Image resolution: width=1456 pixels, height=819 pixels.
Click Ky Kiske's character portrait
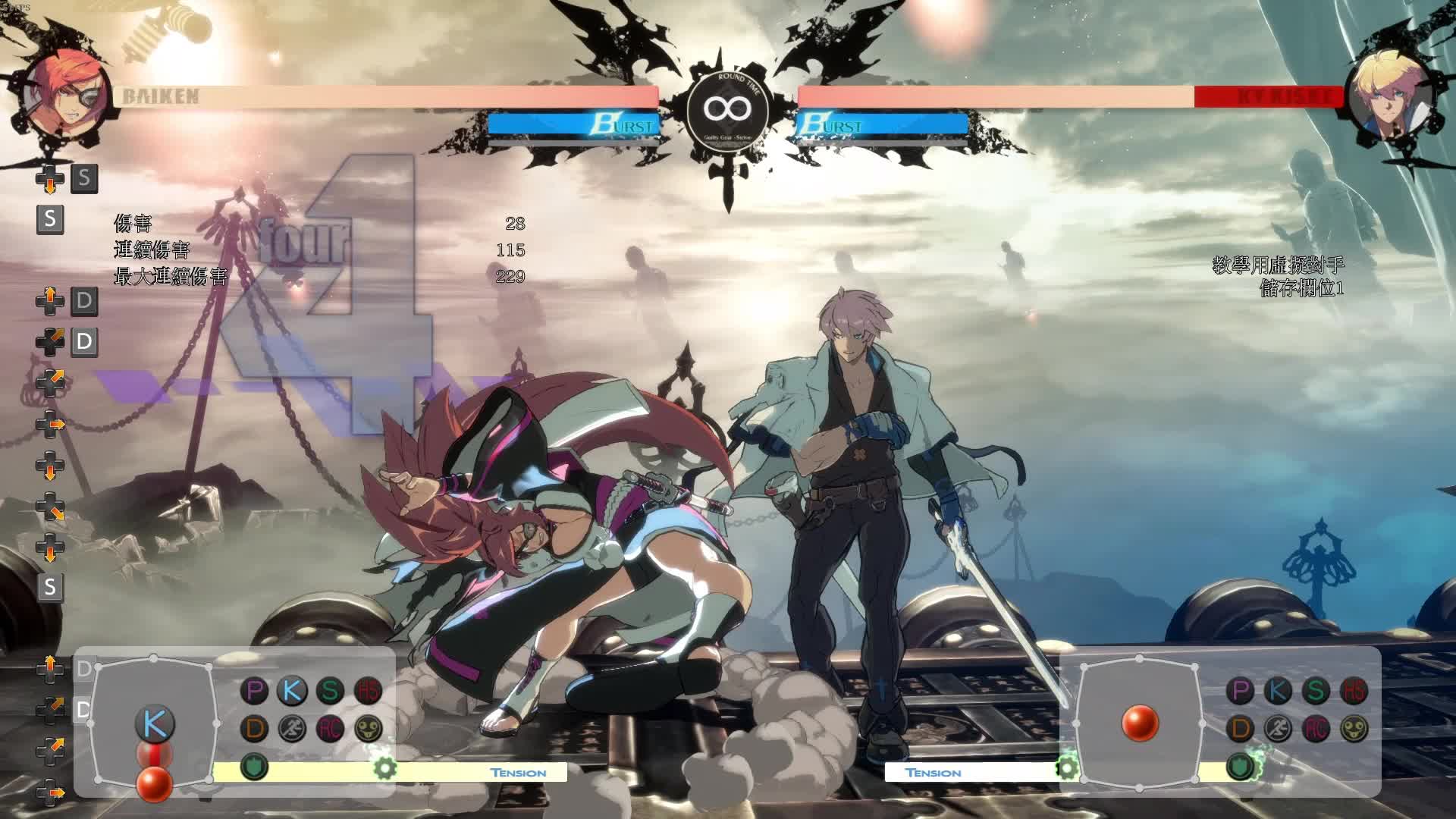click(1392, 96)
